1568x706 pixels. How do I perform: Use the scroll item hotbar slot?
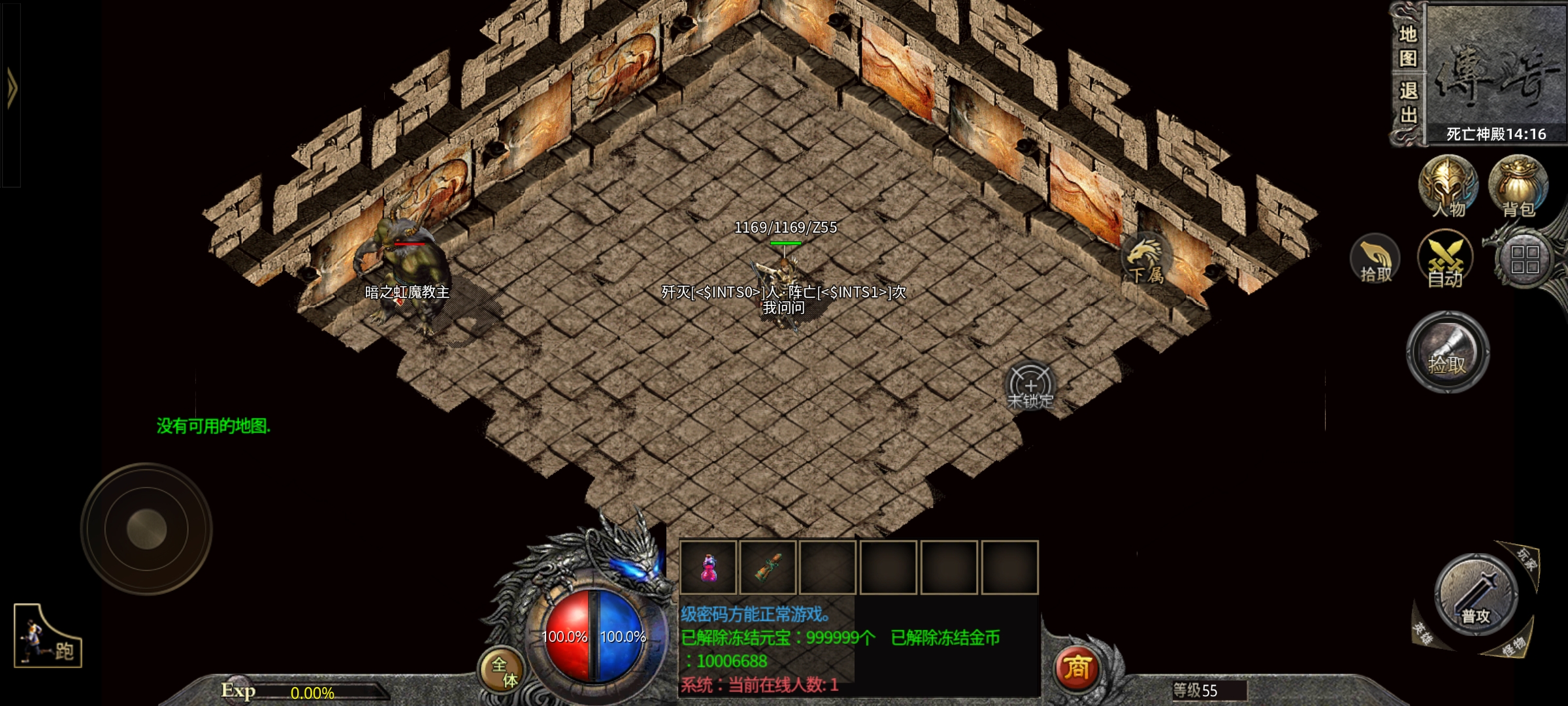768,567
